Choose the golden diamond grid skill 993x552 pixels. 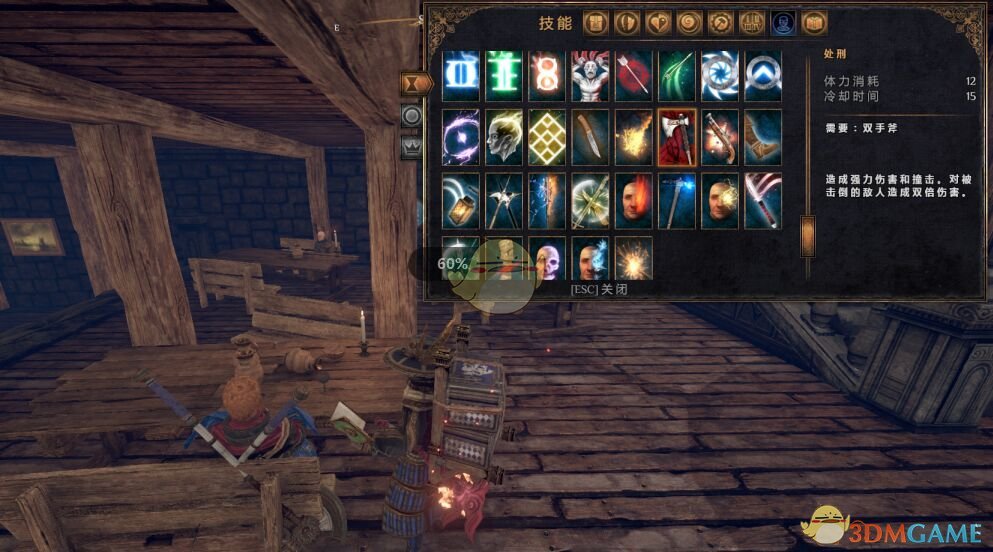pos(547,138)
